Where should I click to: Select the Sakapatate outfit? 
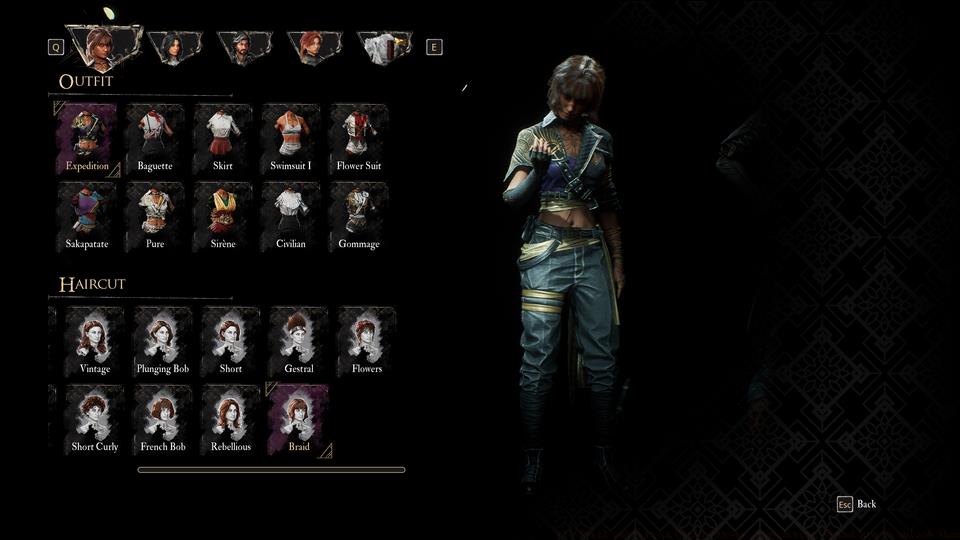tap(87, 216)
